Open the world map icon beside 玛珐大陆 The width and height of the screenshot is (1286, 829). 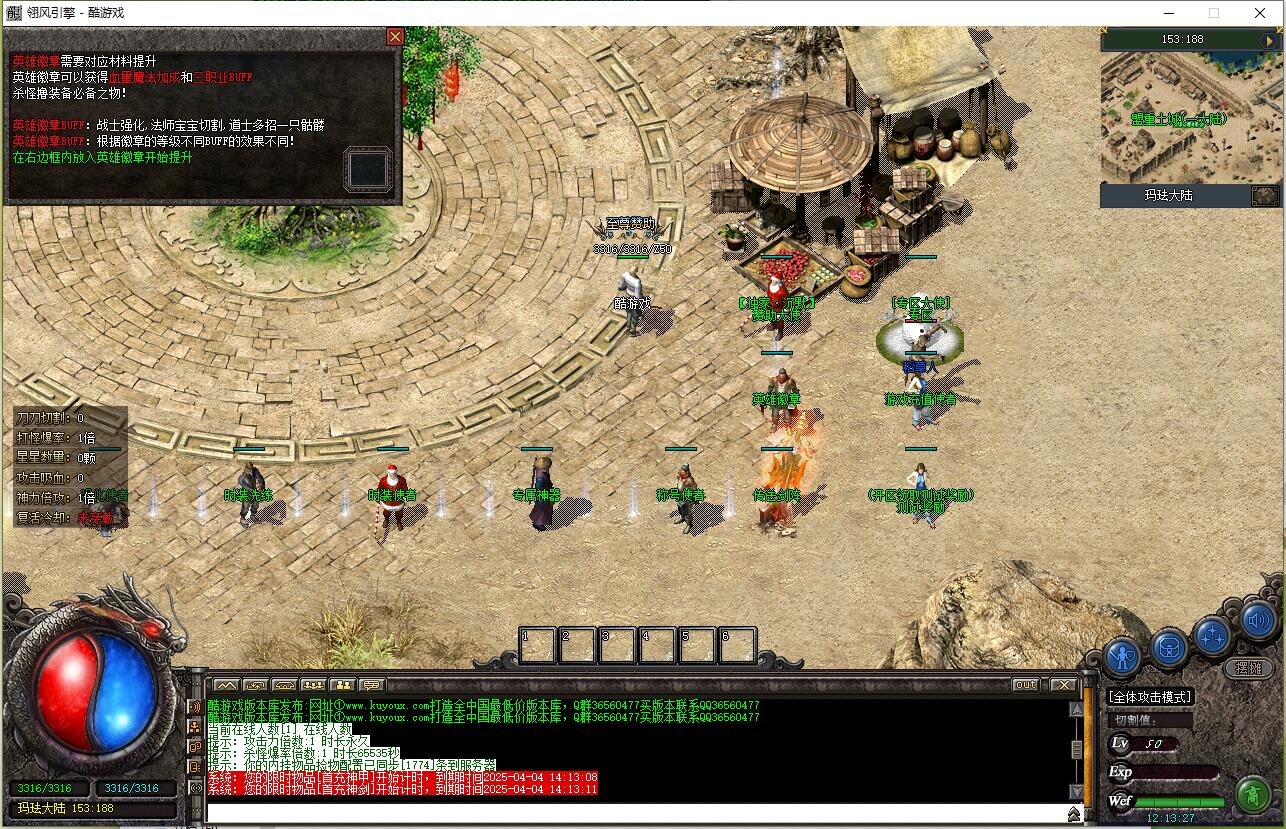[1265, 196]
